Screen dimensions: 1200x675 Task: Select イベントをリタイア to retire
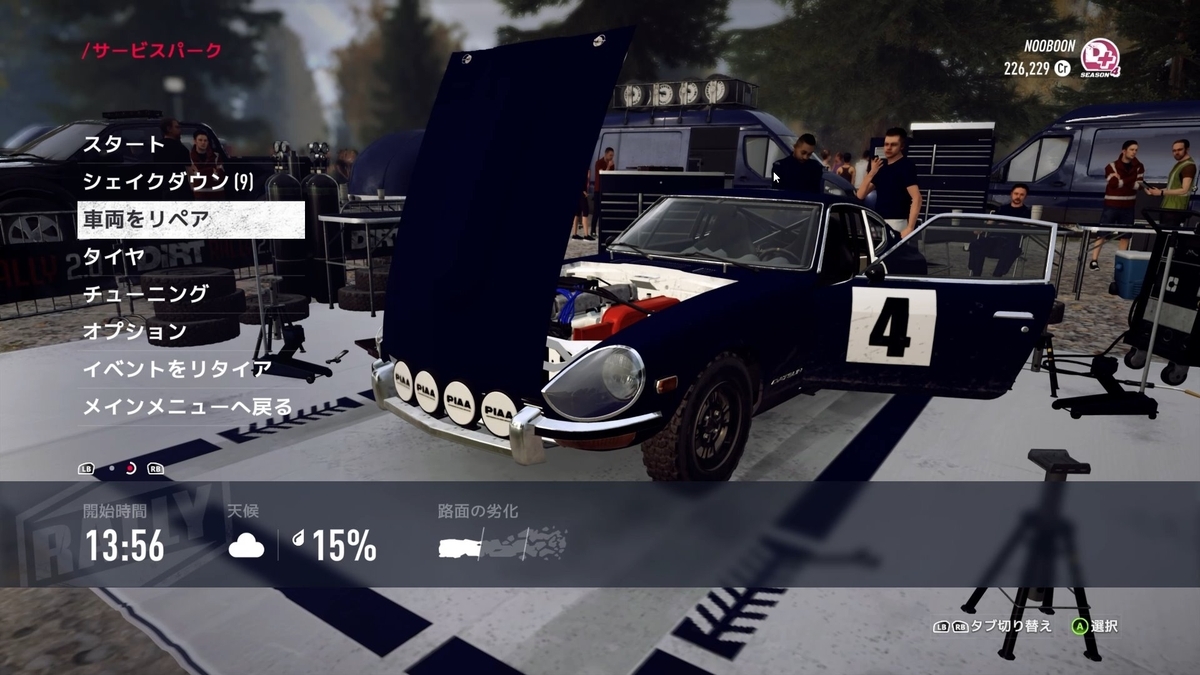pos(177,369)
